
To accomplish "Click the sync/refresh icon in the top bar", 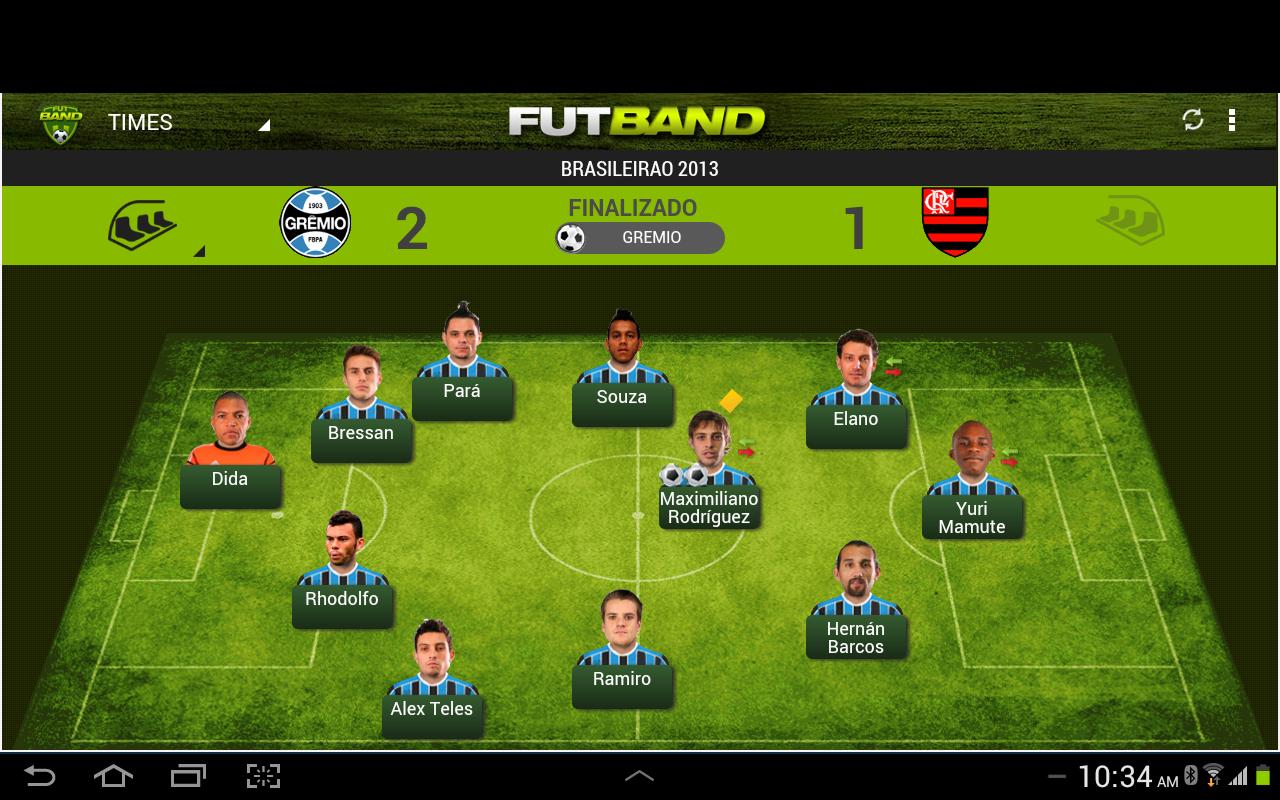I will point(1191,120).
